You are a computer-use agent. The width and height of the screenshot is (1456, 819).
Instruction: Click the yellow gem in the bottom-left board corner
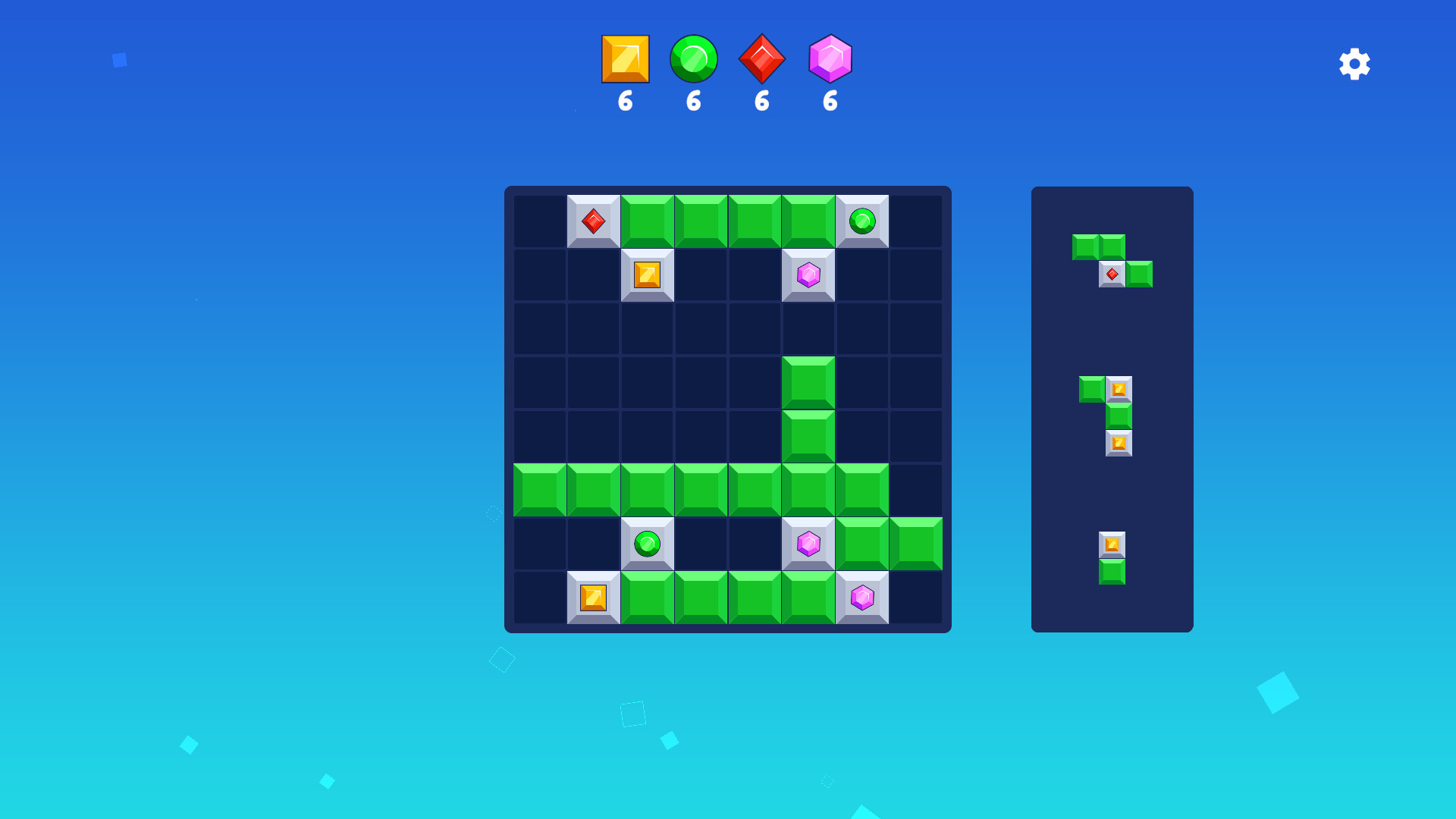[x=593, y=598]
